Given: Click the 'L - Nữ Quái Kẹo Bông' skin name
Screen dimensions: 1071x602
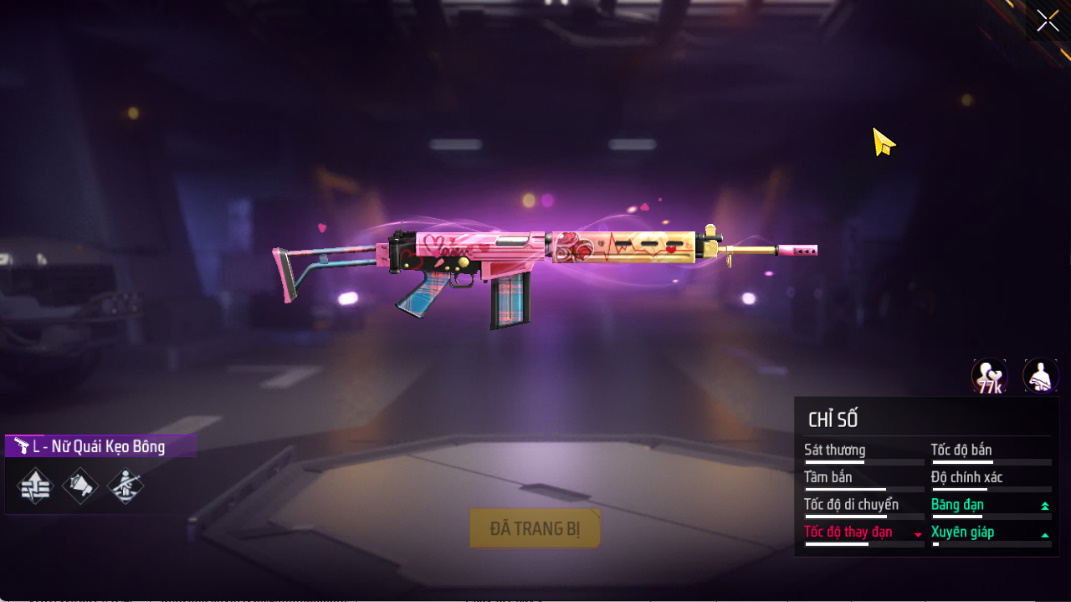Looking at the screenshot, I should [99, 446].
